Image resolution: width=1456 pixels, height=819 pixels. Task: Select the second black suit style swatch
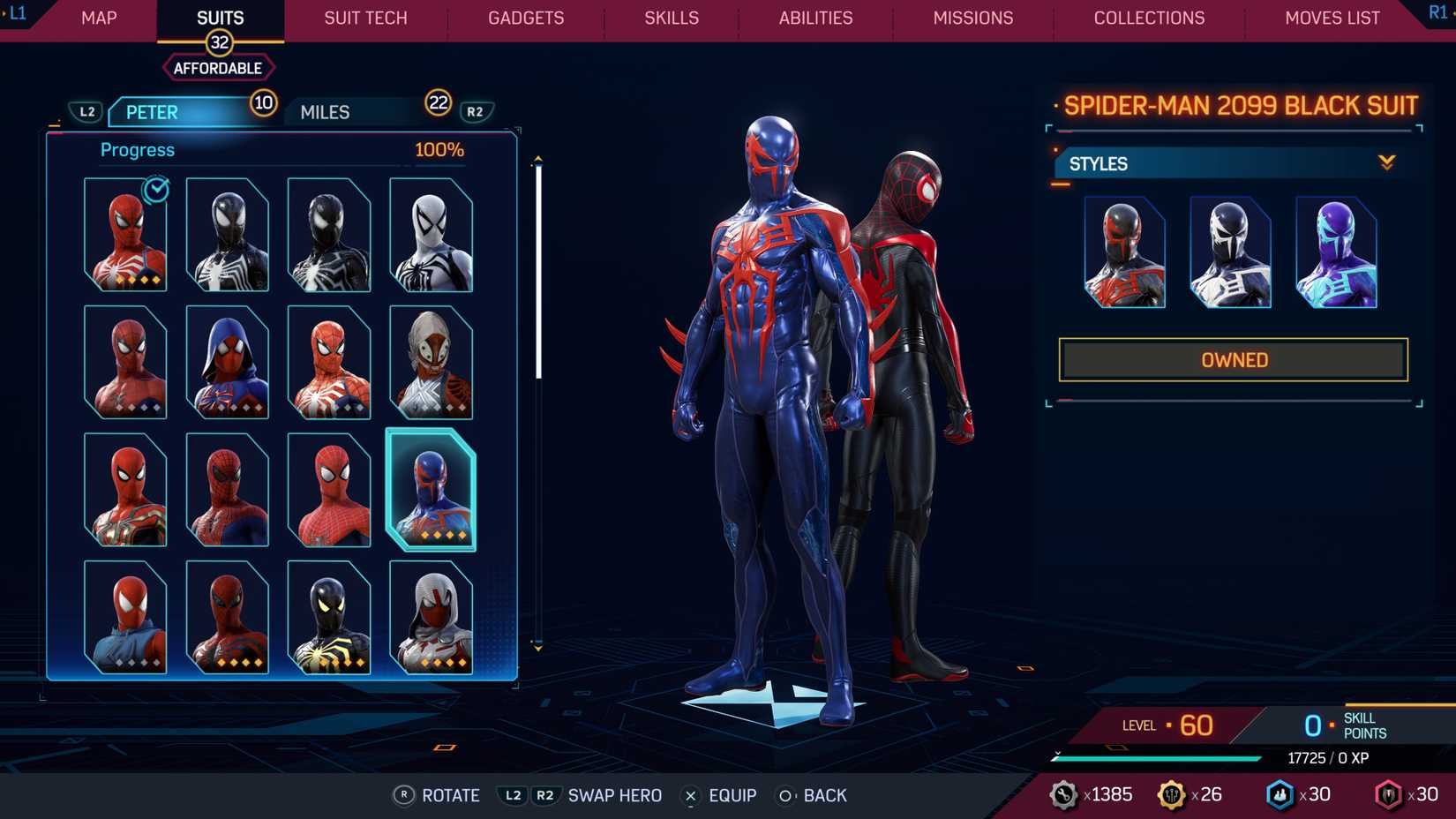click(x=1230, y=252)
